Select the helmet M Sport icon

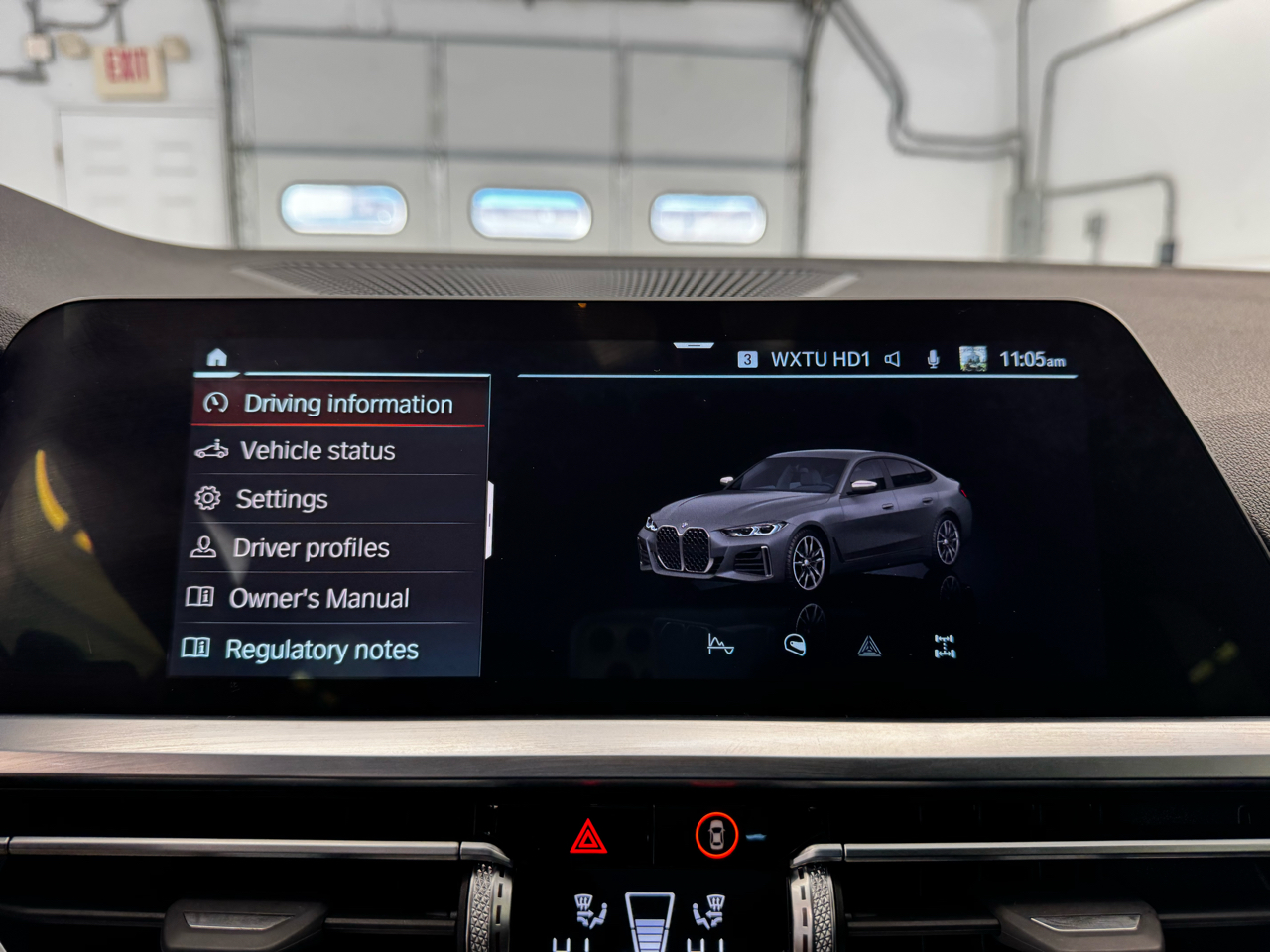pos(795,645)
